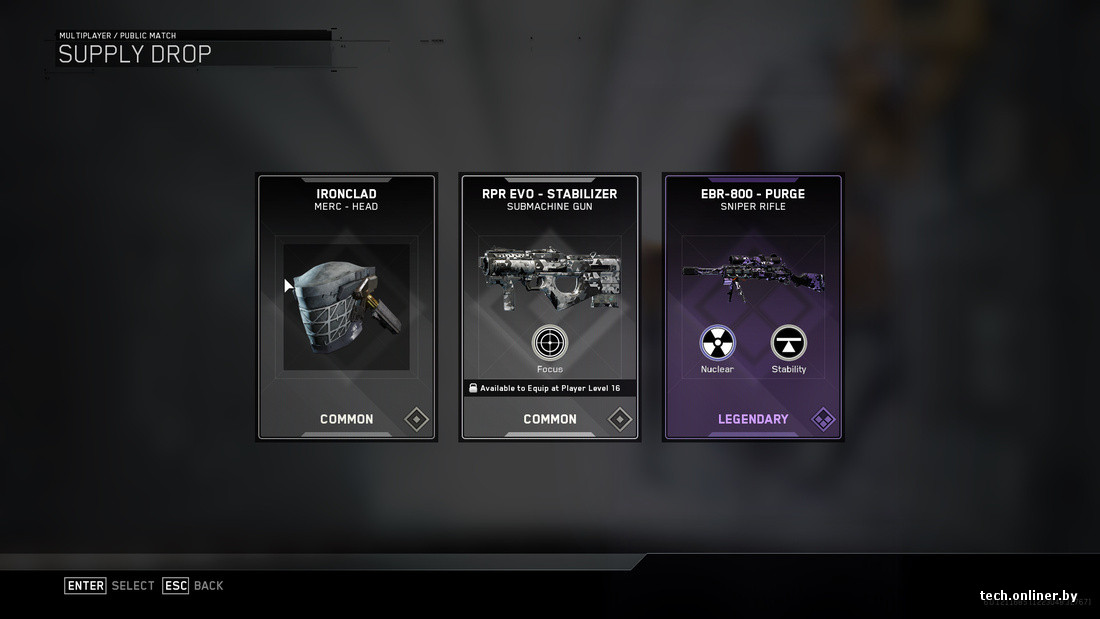The height and width of the screenshot is (619, 1100).
Task: Select the Ironclad Merc Head card
Action: point(346,307)
